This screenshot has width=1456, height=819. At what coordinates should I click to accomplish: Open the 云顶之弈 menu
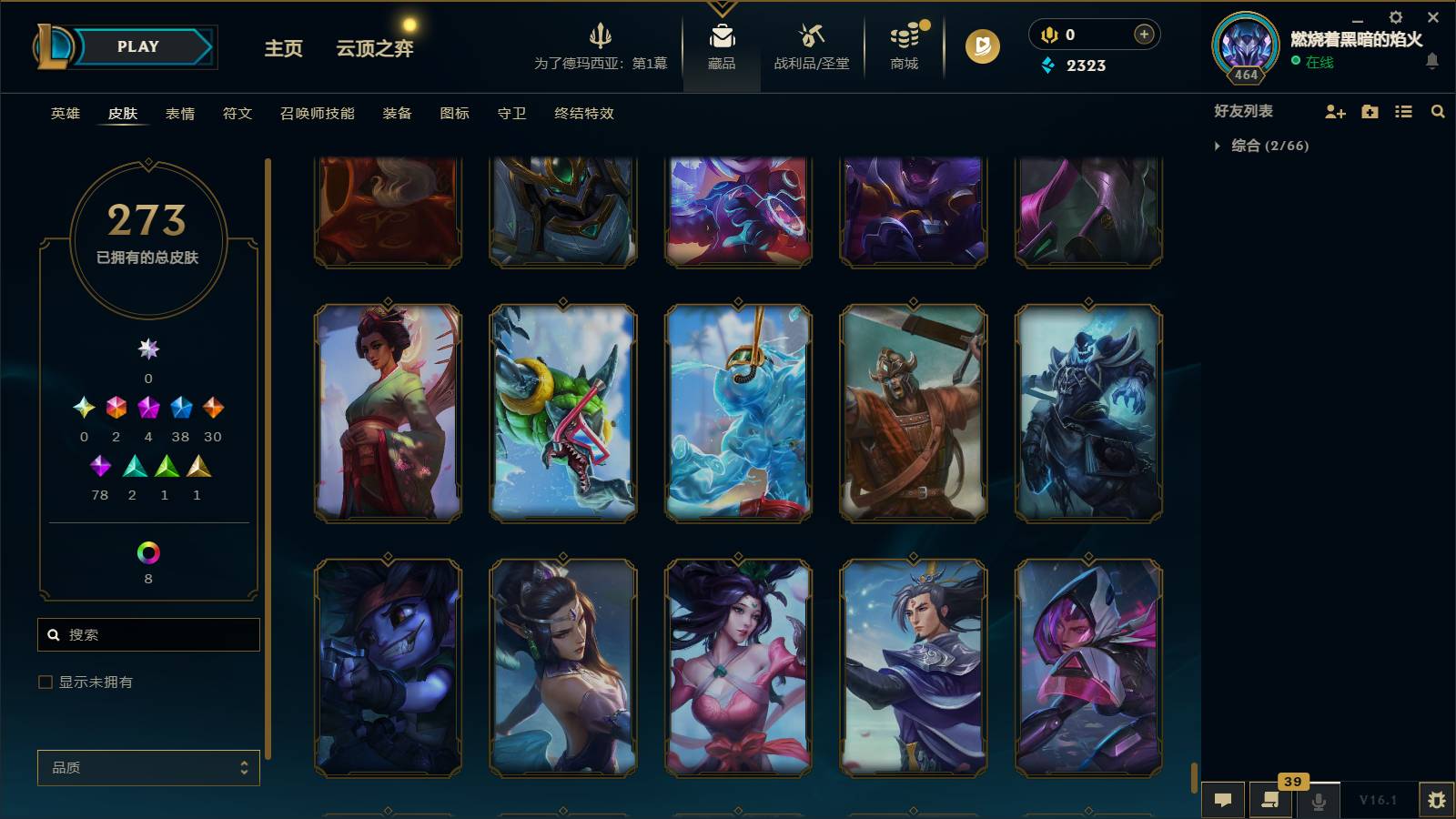pos(376,49)
